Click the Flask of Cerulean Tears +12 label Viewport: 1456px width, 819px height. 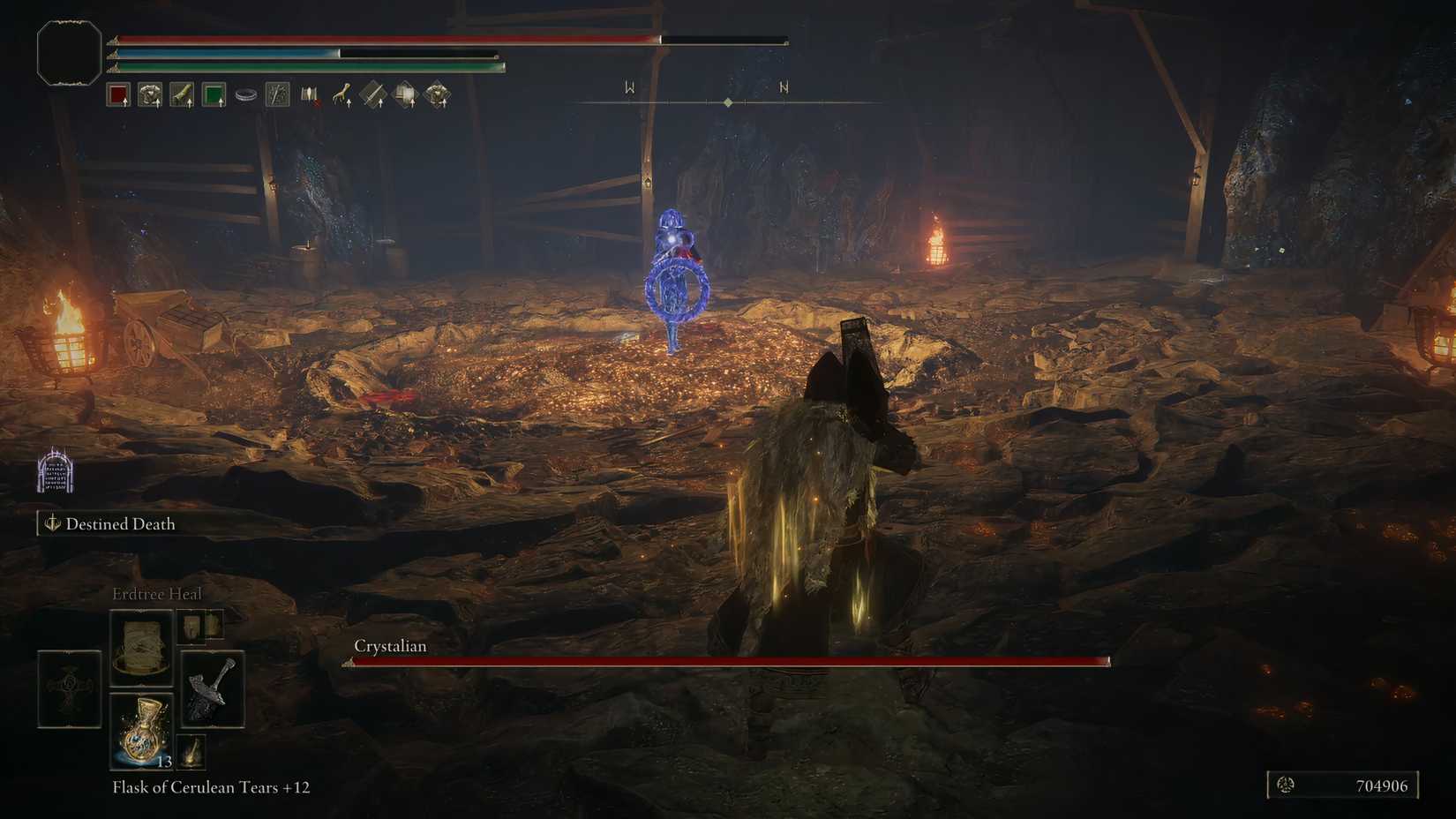209,787
